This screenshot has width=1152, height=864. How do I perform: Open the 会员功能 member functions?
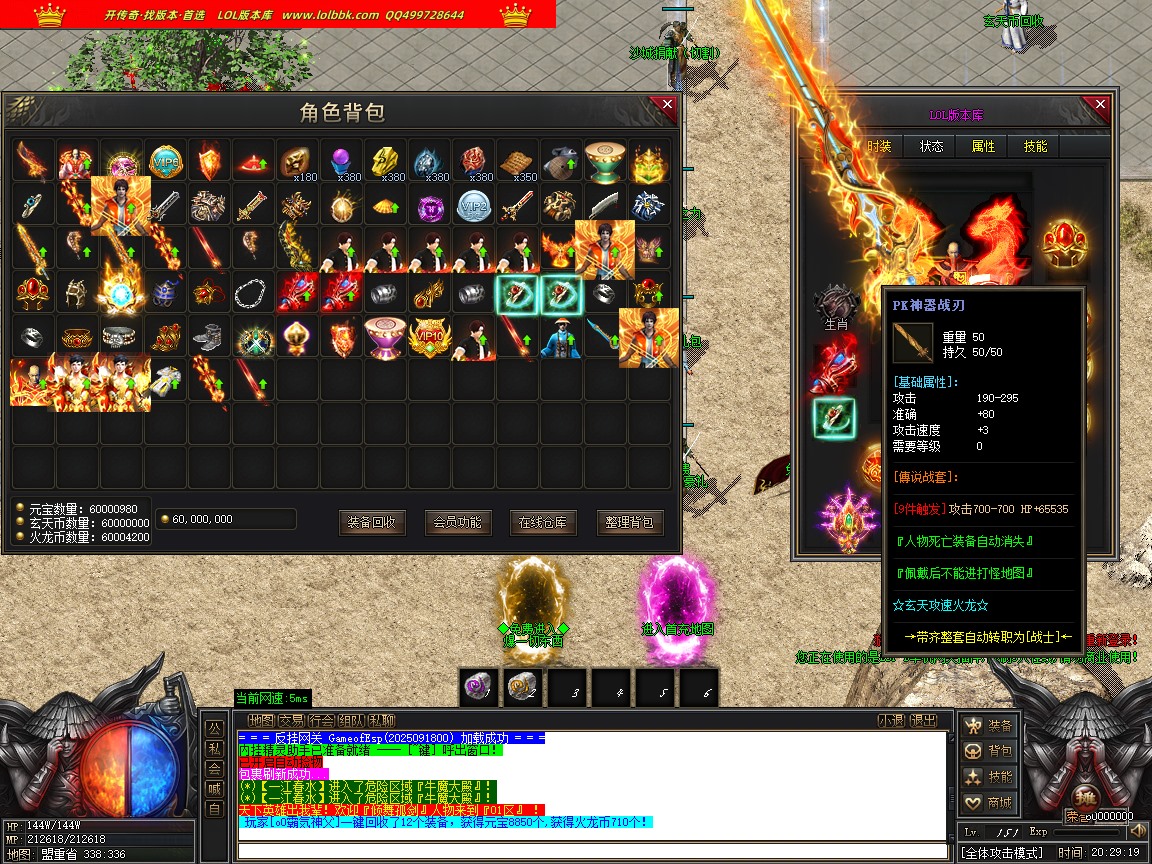tap(458, 522)
